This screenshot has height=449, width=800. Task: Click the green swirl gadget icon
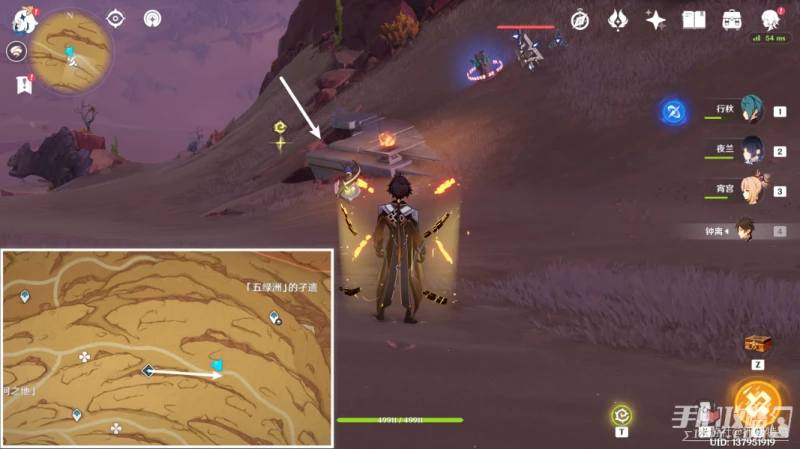[x=621, y=414]
